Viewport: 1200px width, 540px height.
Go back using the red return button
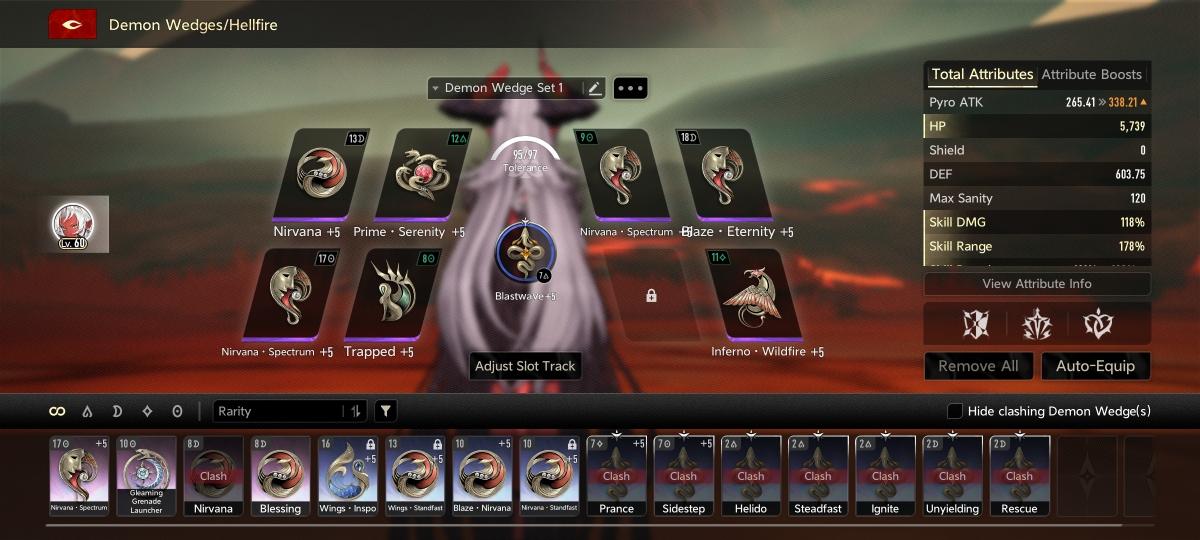(72, 24)
